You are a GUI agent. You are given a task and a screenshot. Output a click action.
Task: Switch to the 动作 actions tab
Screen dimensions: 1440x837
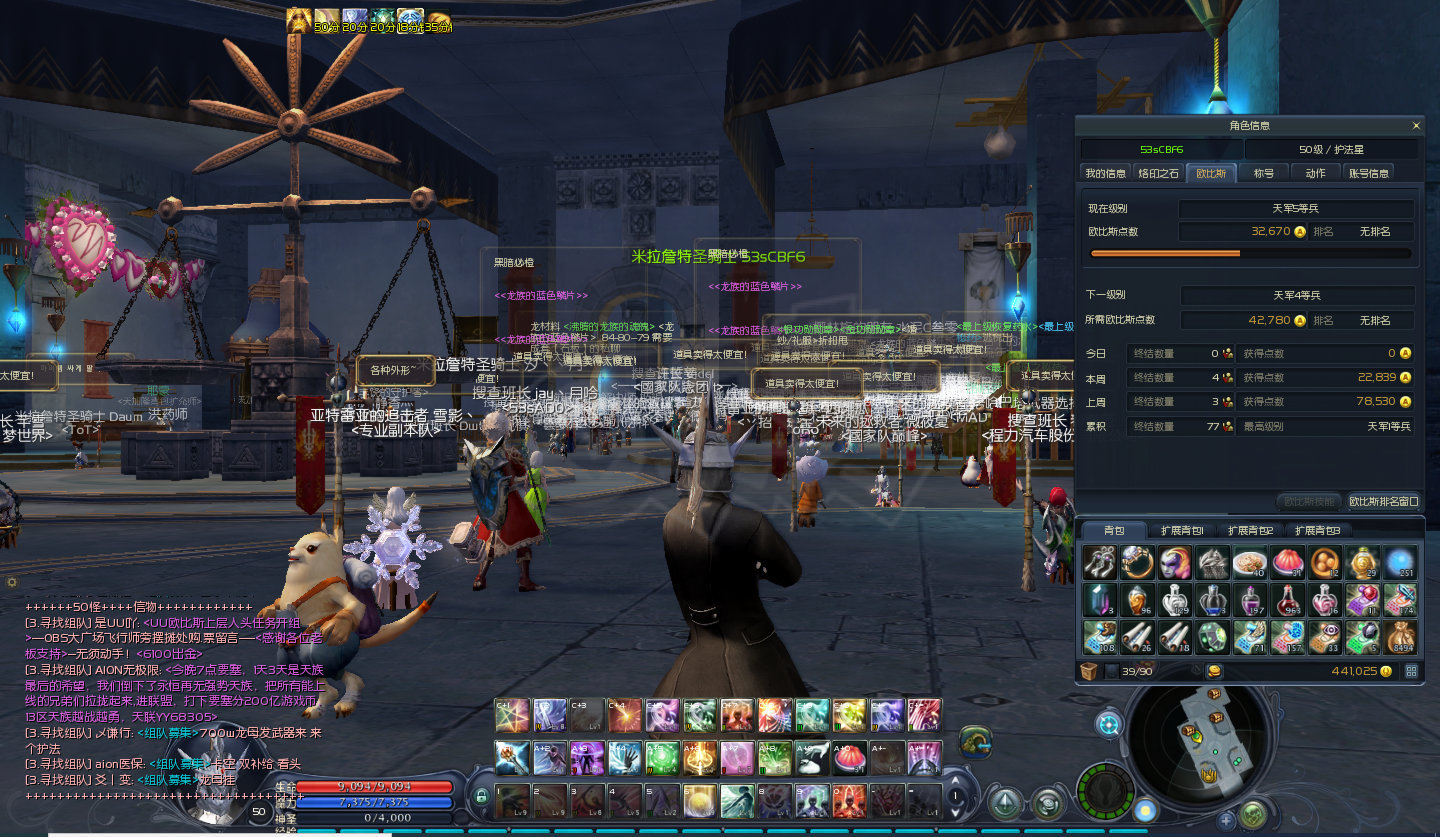1315,173
